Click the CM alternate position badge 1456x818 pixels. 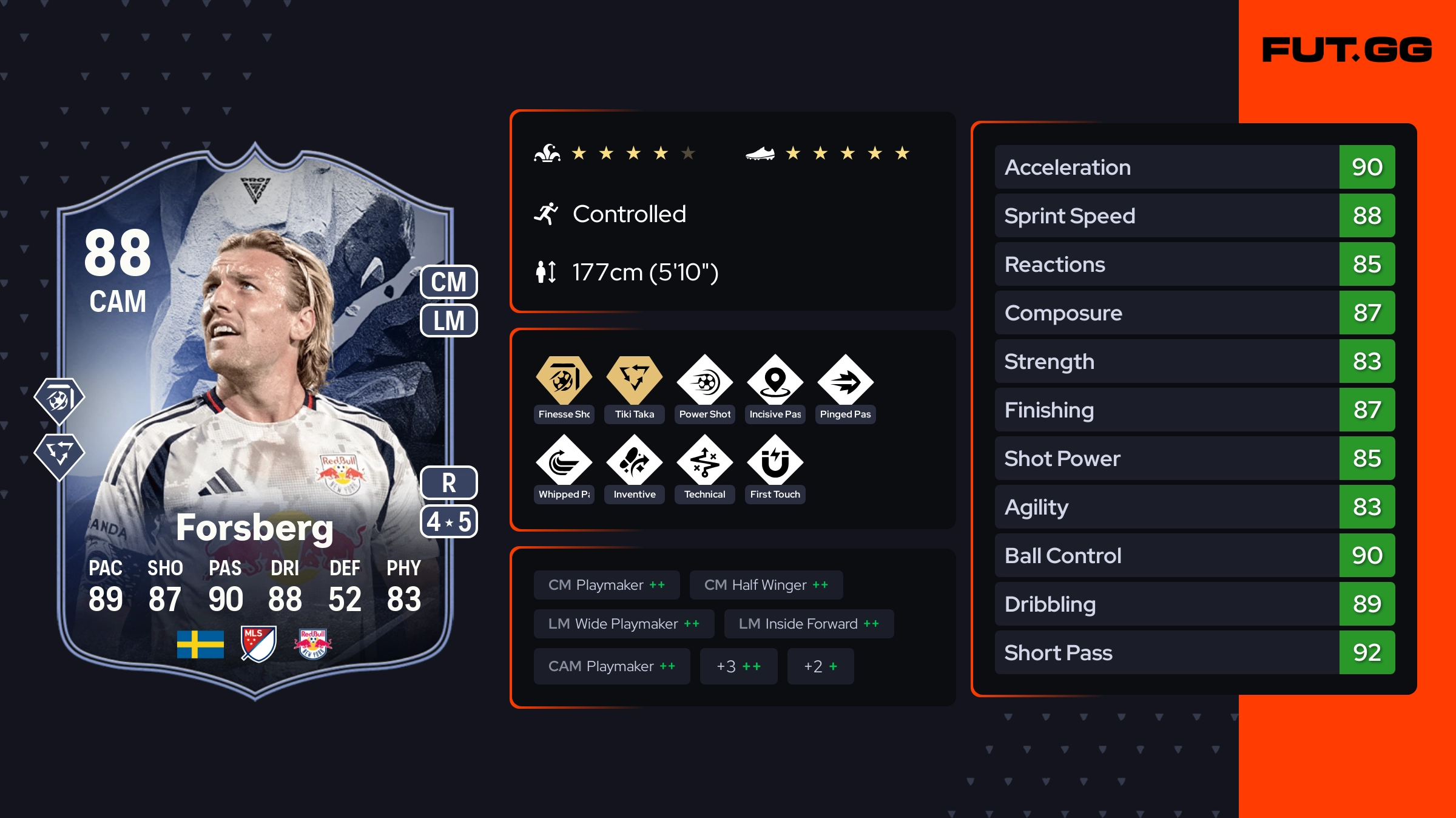(449, 282)
